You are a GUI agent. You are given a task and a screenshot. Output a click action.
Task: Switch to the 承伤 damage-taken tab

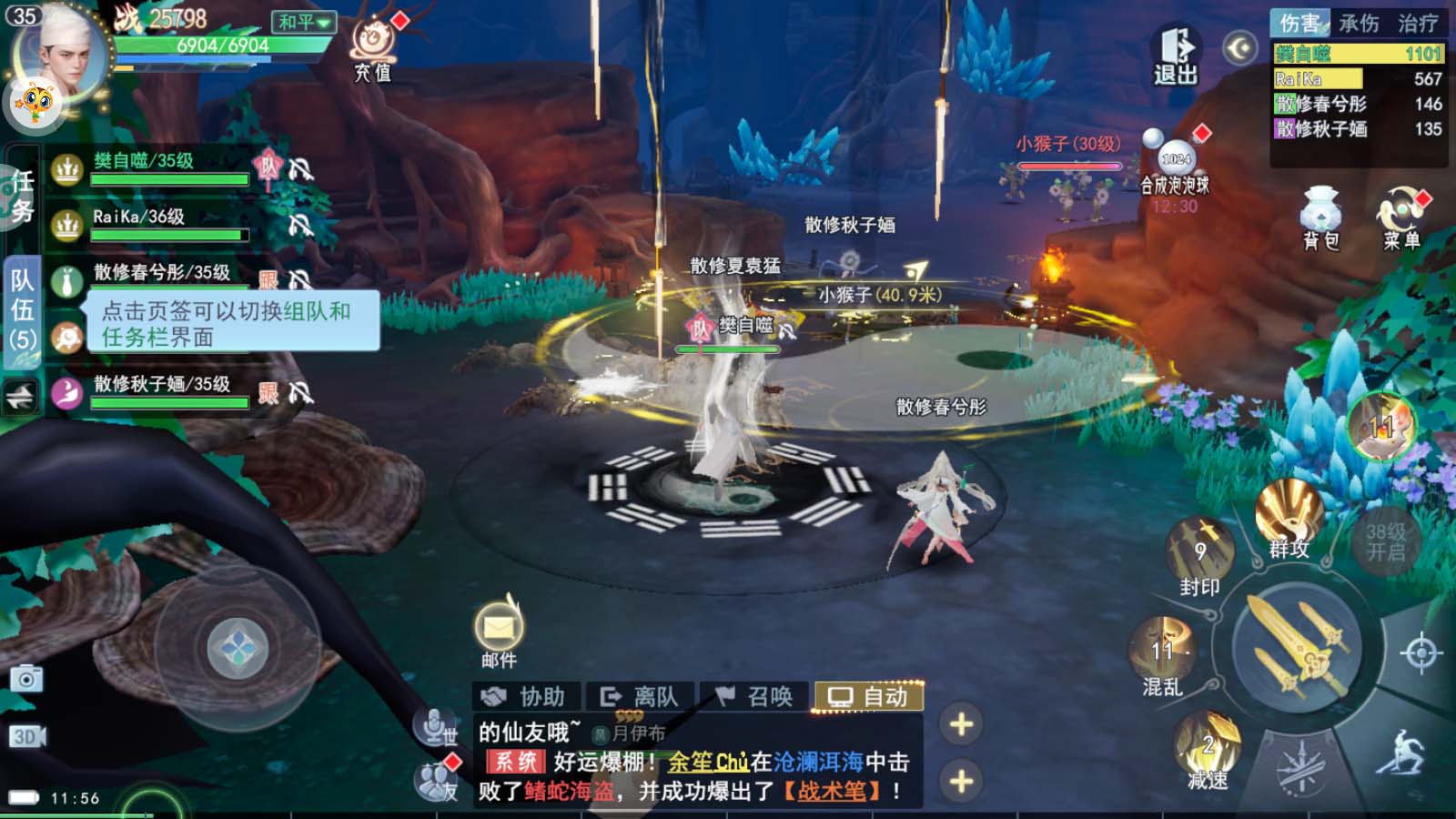pyautogui.click(x=1359, y=23)
